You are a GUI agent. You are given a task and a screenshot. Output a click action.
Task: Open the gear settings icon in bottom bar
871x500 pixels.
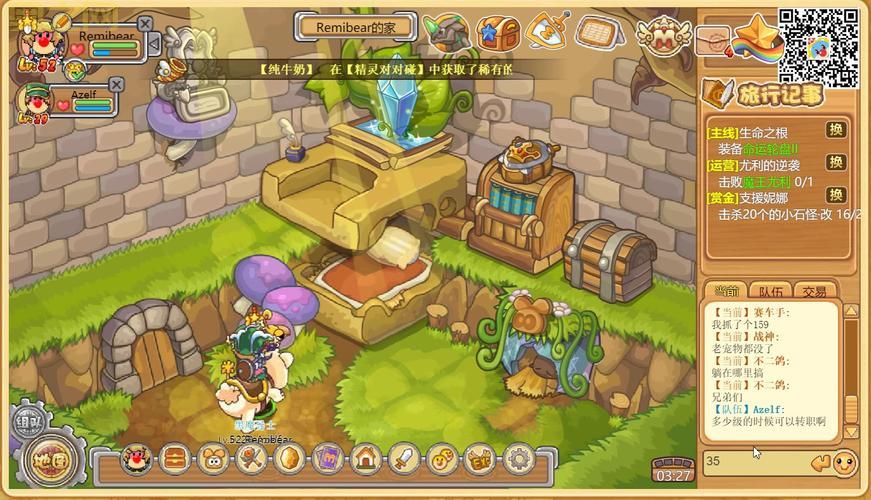517,459
